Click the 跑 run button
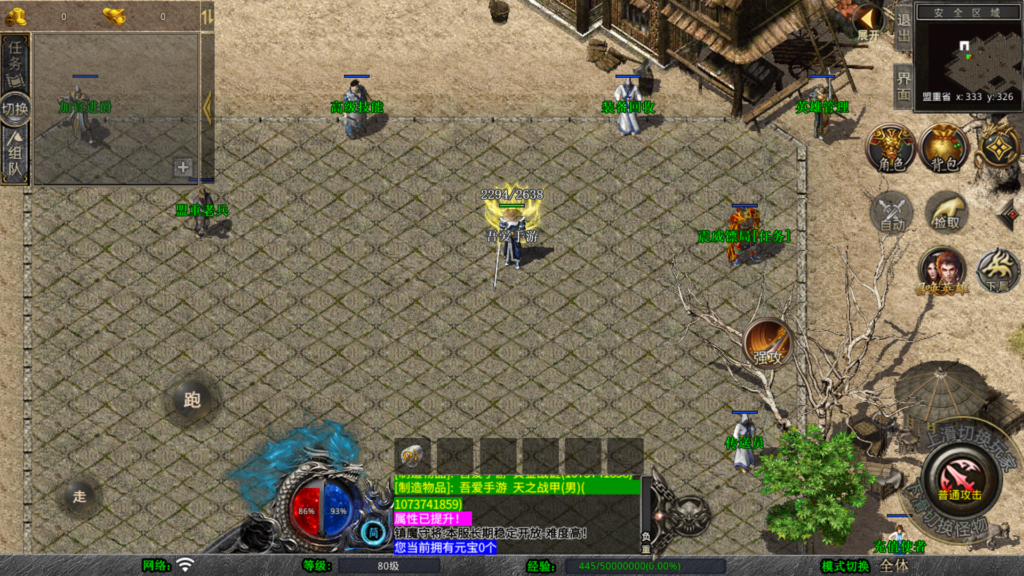Screen dimensions: 1024x576 (192, 400)
